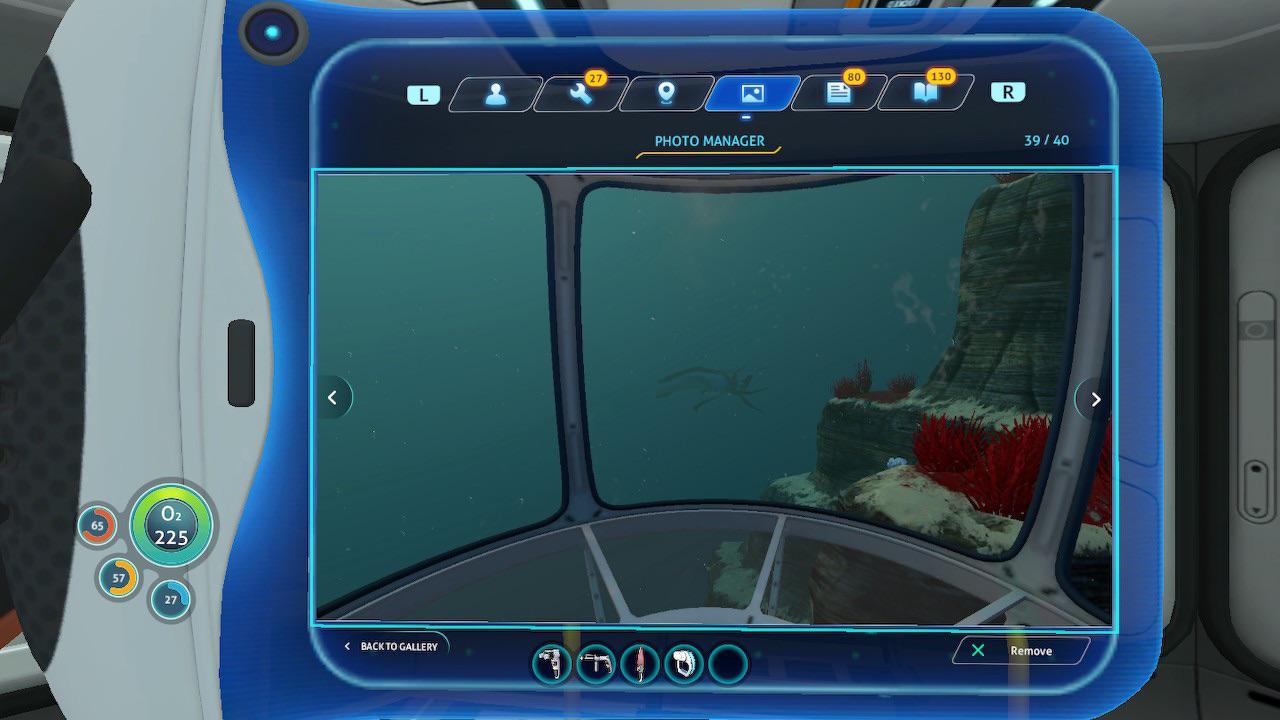This screenshot has height=720, width=1280.
Task: Show the next photo with the right arrow
Action: (x=1094, y=398)
